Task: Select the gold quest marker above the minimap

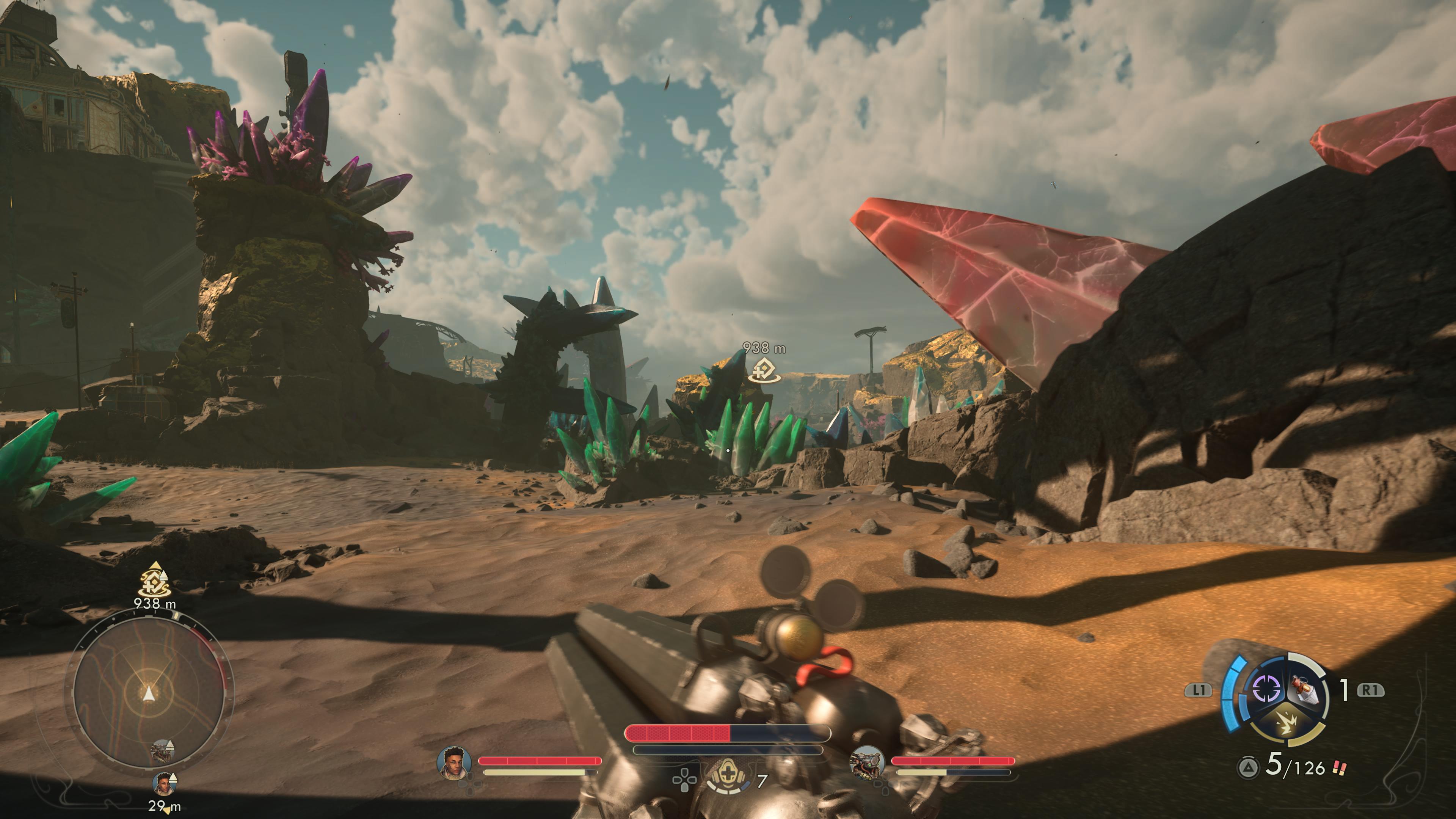Action: click(154, 581)
